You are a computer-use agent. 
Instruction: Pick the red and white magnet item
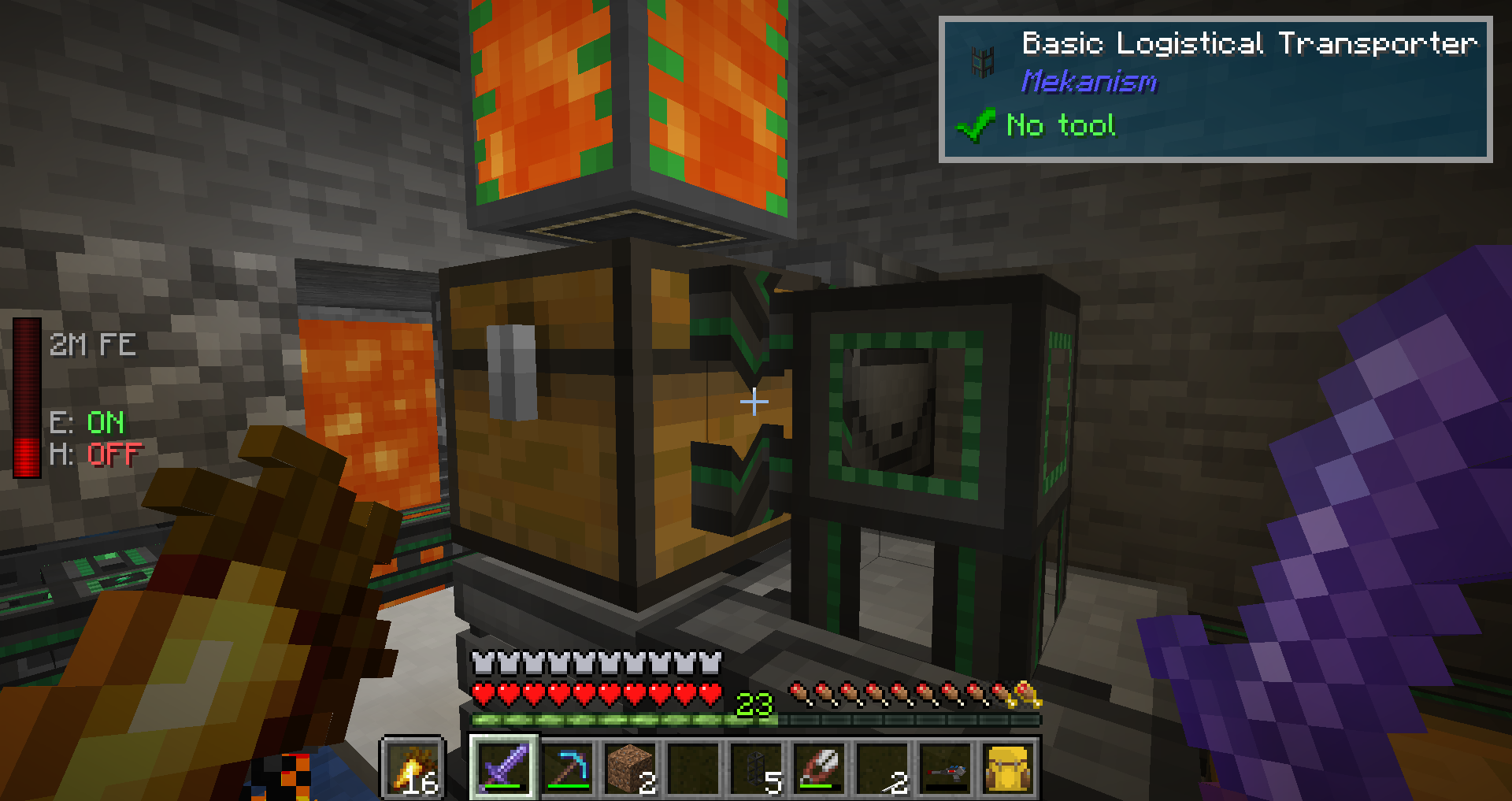click(x=820, y=767)
